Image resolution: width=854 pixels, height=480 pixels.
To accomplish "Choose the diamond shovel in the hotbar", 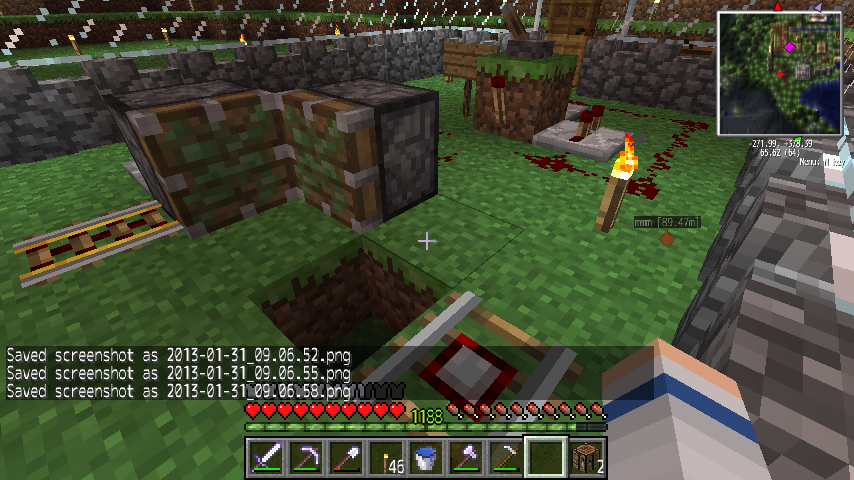I will pos(345,458).
